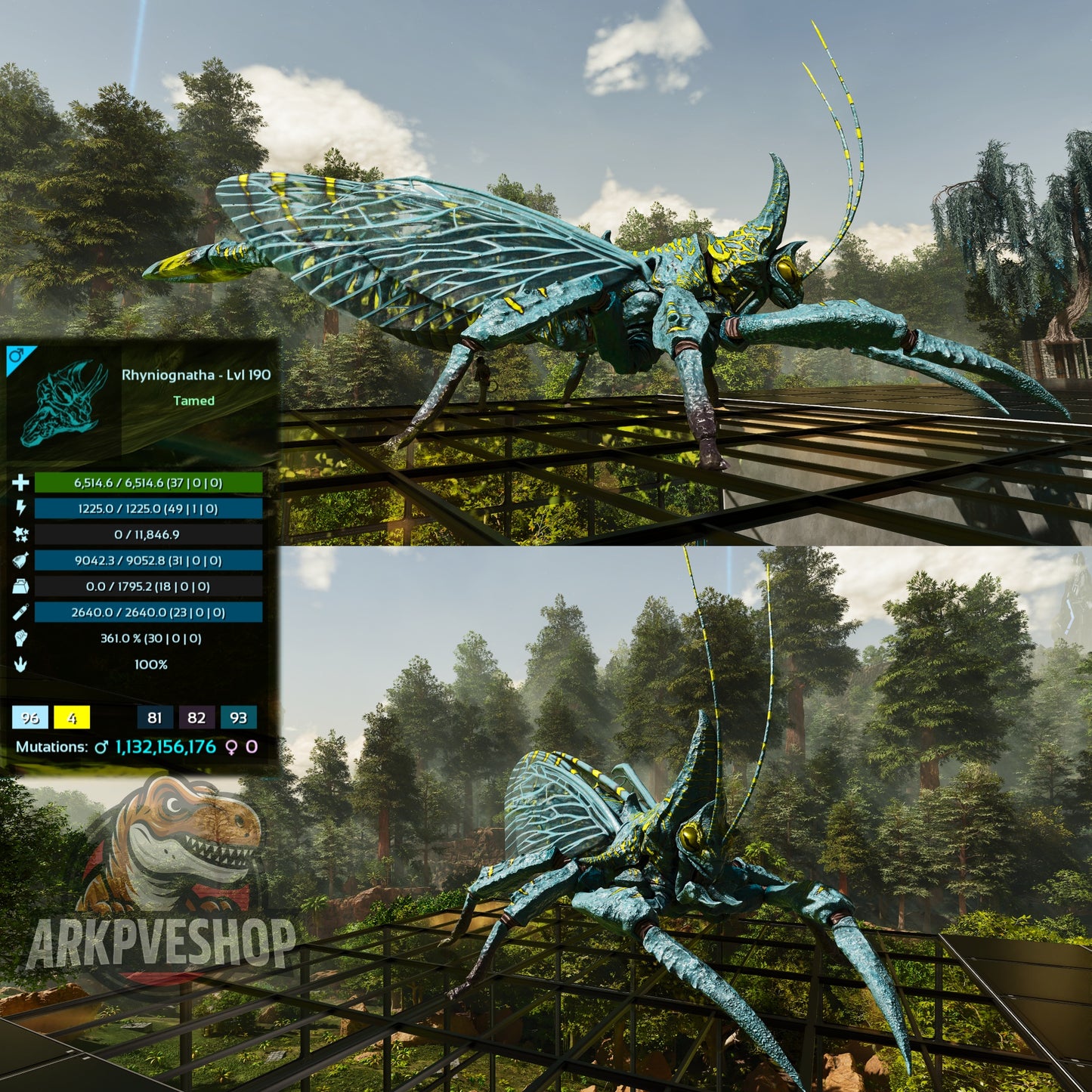Pick the dark purple color region 82
The height and width of the screenshot is (1092, 1092).
[196, 717]
